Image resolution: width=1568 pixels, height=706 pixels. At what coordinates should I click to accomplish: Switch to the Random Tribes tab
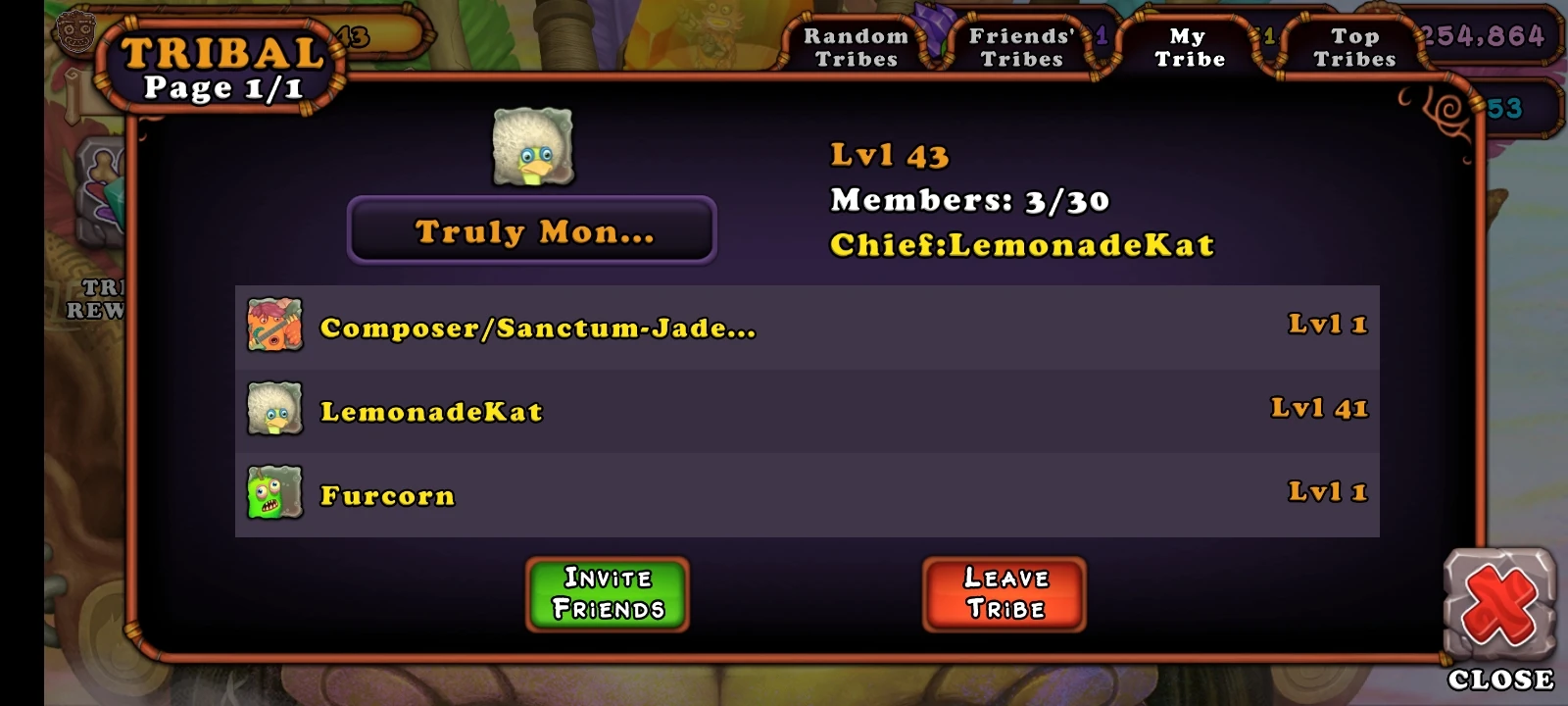pyautogui.click(x=857, y=46)
